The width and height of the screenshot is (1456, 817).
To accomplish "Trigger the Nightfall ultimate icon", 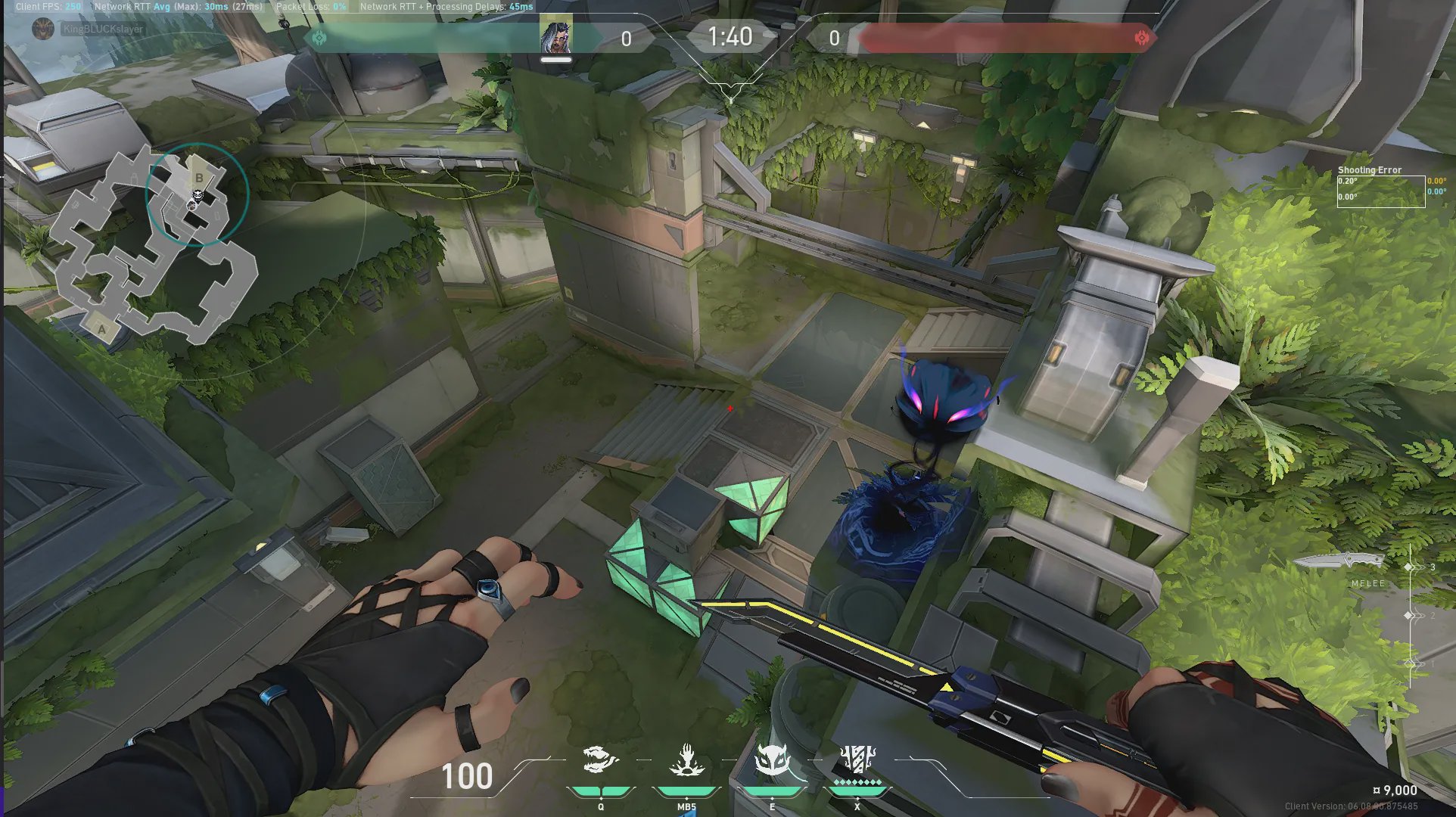I will point(857,760).
